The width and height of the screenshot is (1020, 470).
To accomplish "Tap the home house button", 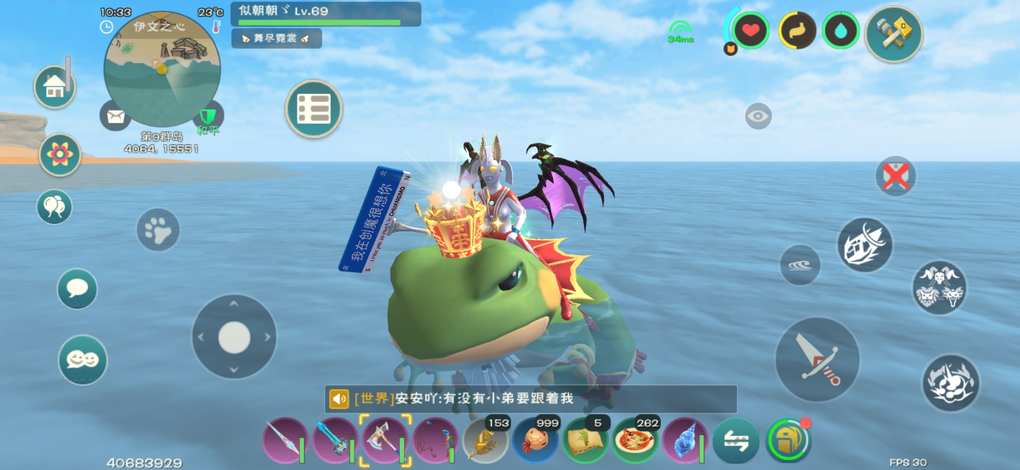I will pos(55,88).
